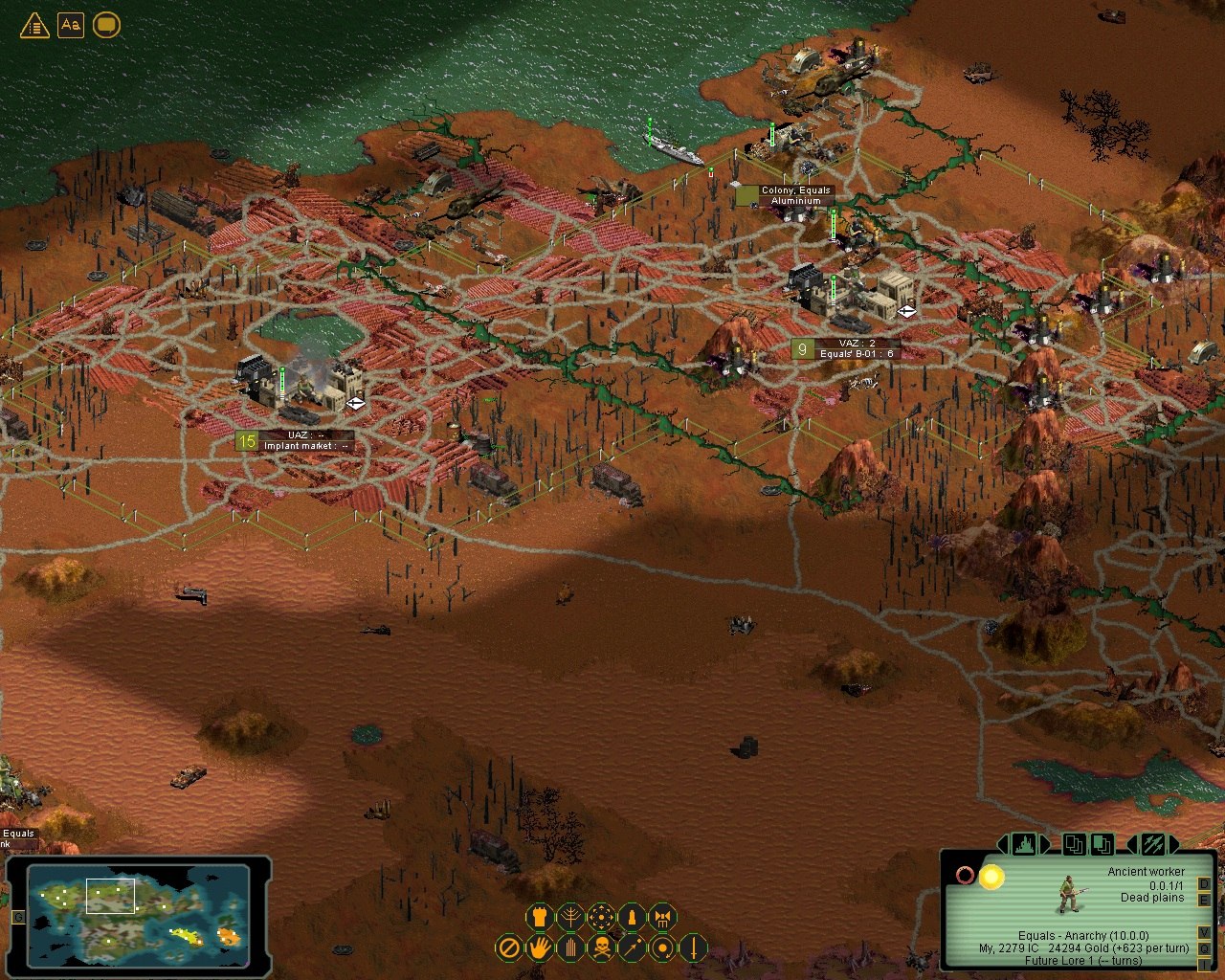This screenshot has width=1225, height=980.
Task: Open the triangular menu icon
Action: (34, 25)
